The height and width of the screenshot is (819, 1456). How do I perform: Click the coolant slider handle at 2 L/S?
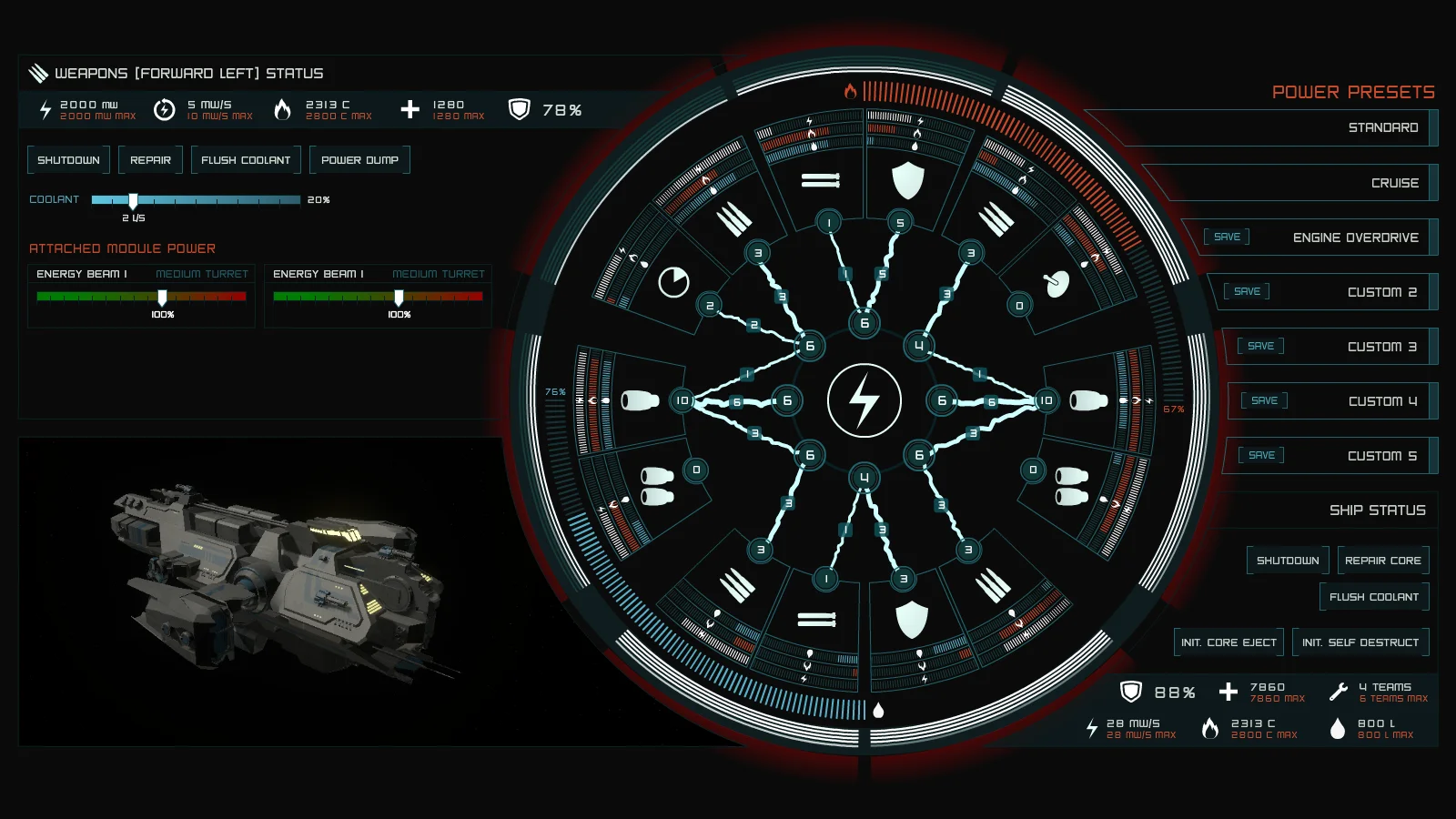(x=134, y=200)
